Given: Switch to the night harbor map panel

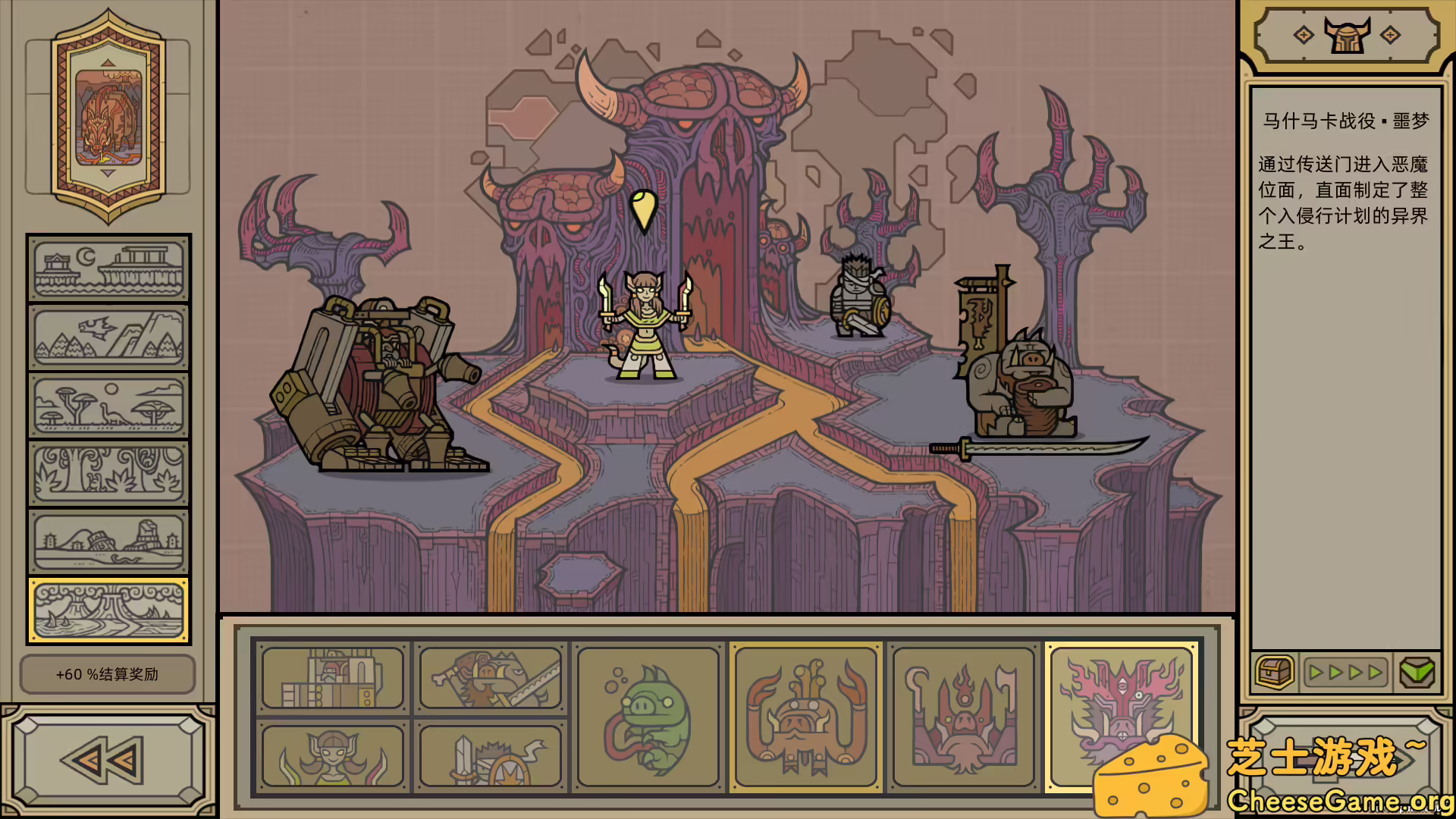Looking at the screenshot, I should click(108, 267).
